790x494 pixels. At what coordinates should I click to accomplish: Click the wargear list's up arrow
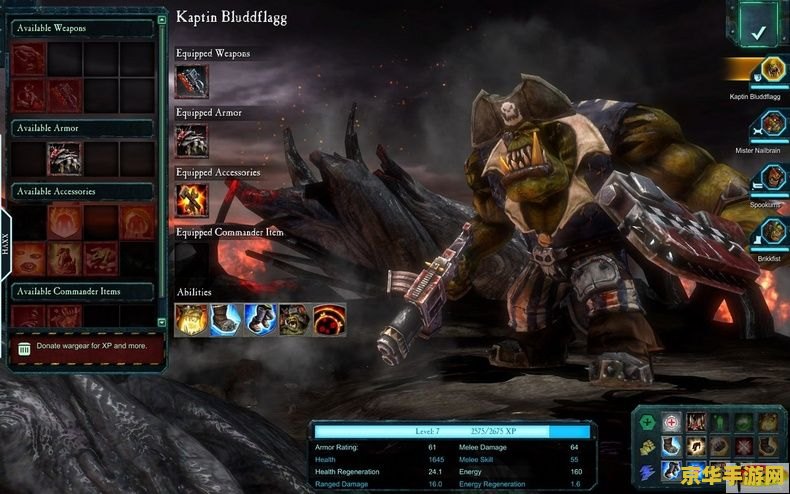coord(162,18)
